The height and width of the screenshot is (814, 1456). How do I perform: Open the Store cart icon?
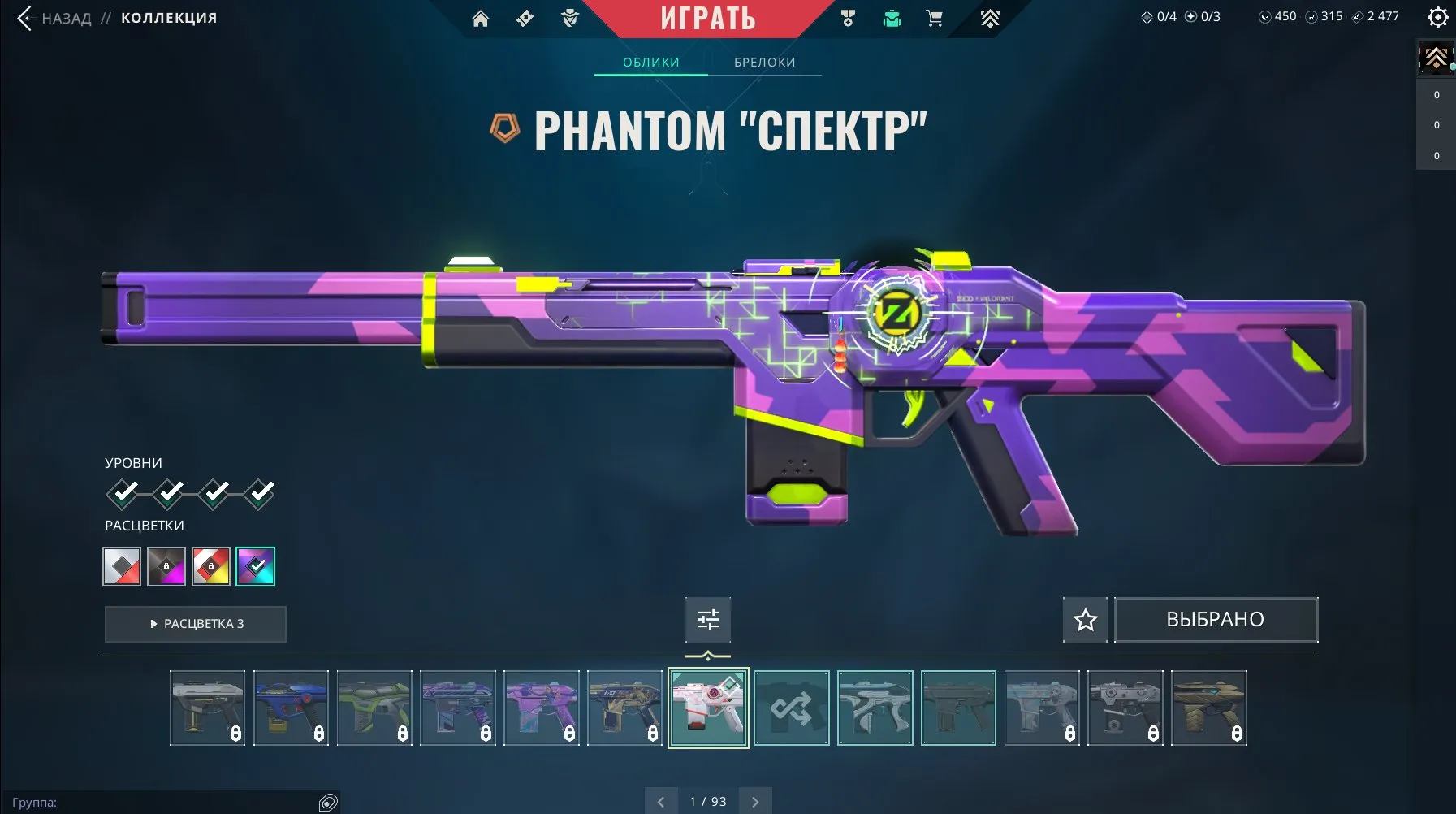pyautogui.click(x=935, y=18)
